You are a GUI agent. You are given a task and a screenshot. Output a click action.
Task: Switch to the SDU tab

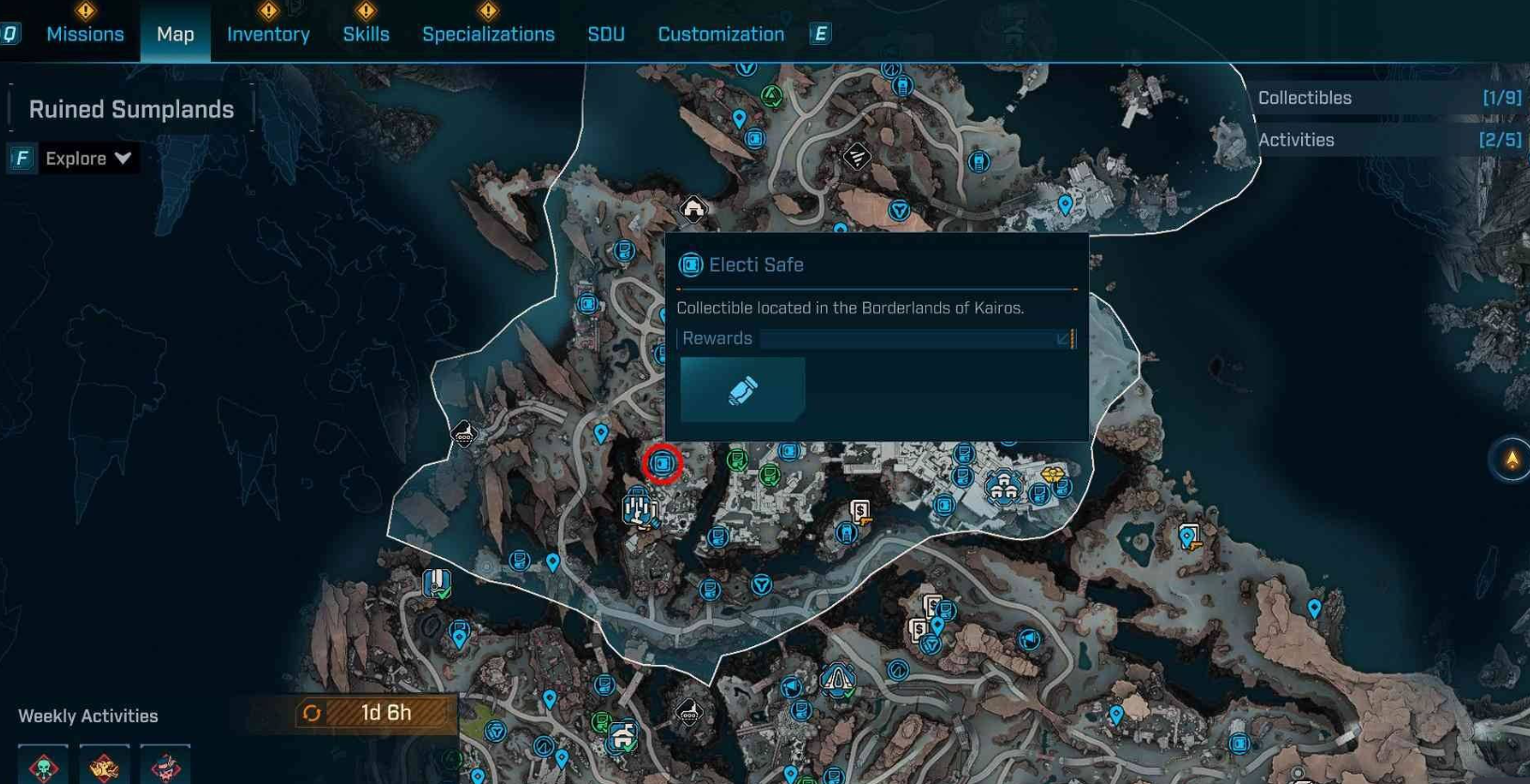(x=606, y=35)
